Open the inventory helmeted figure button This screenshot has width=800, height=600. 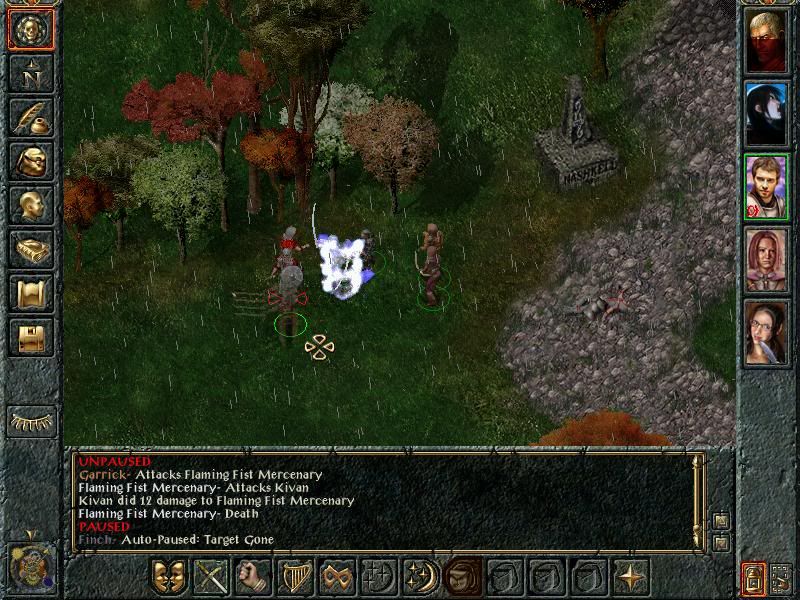[31, 162]
